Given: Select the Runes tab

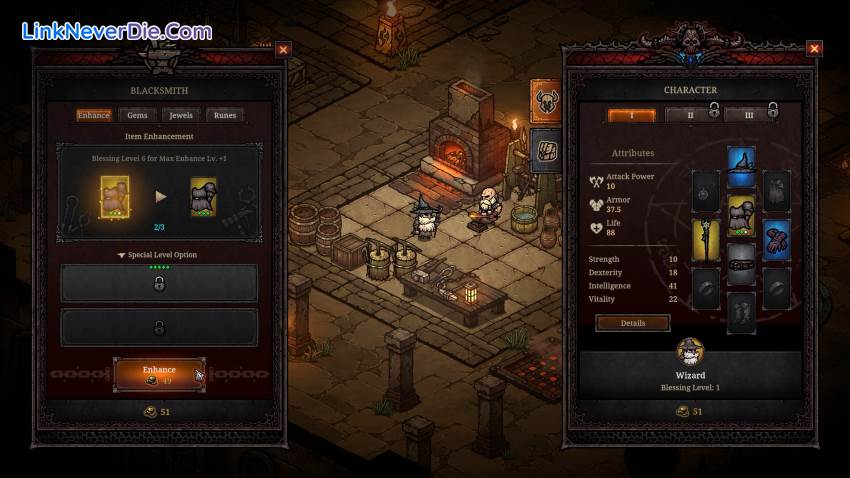Looking at the screenshot, I should [x=225, y=115].
